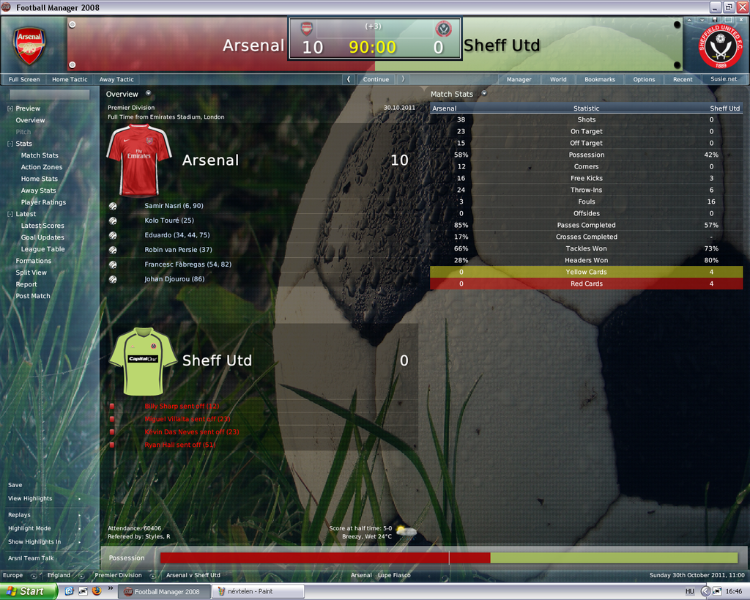Open the Options menu

[x=644, y=79]
